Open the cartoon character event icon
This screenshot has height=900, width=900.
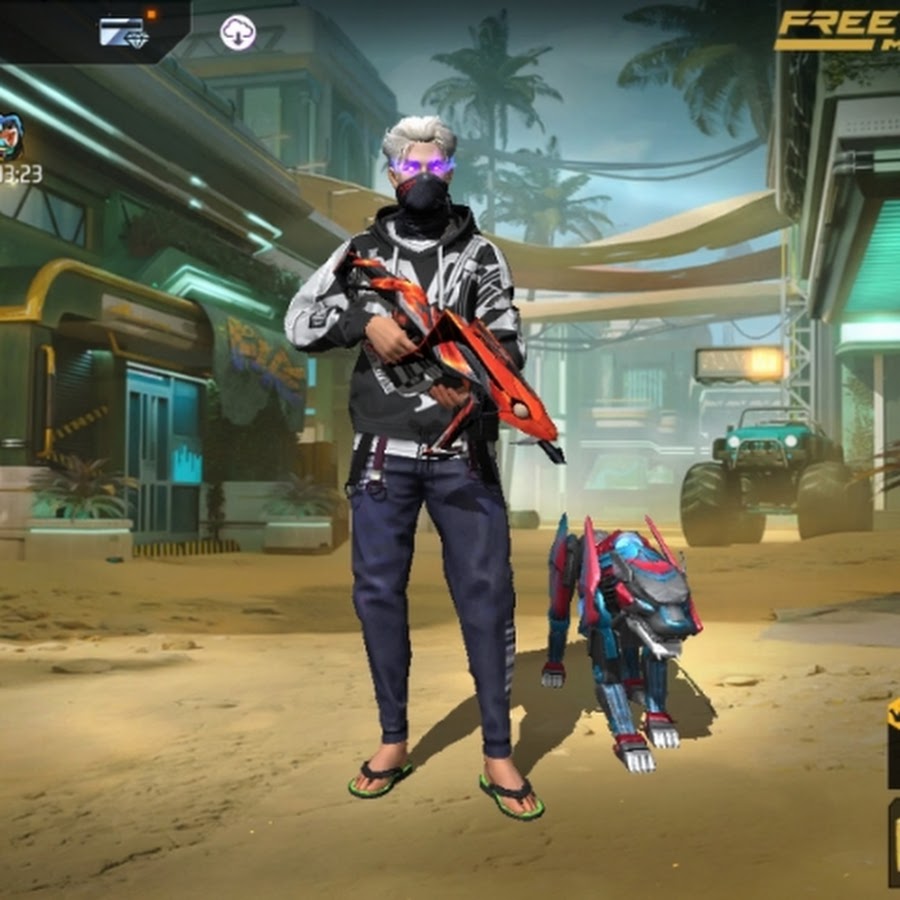(x=10, y=137)
